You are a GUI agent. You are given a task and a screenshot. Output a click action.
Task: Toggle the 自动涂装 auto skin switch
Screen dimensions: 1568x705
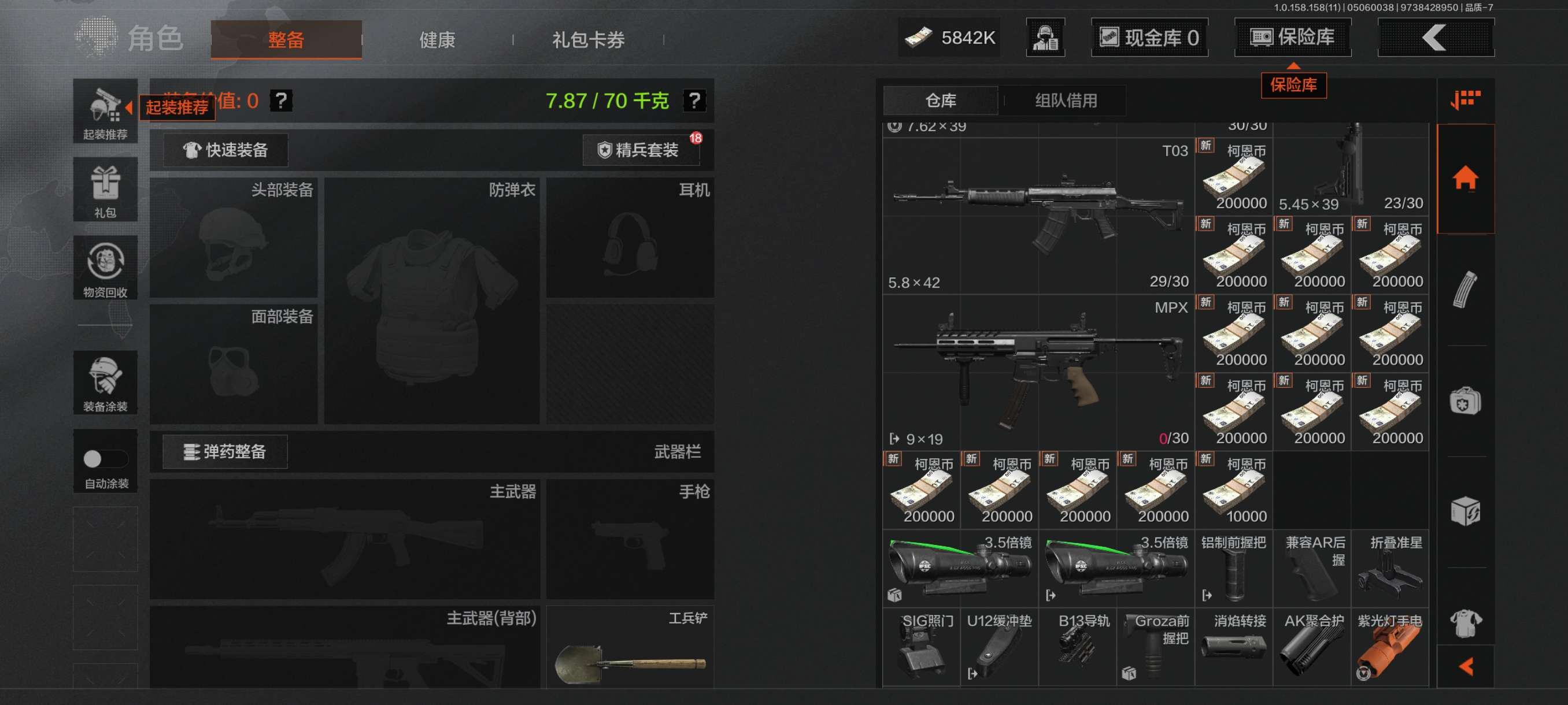(x=105, y=459)
